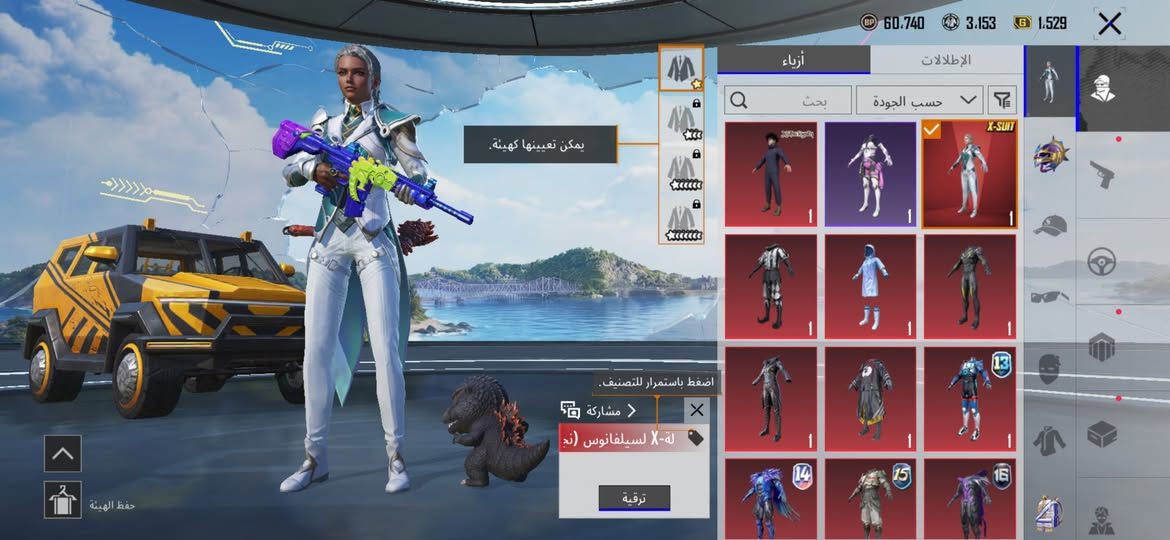
Task: Close the inventory with the top-right X
Action: click(x=1109, y=24)
